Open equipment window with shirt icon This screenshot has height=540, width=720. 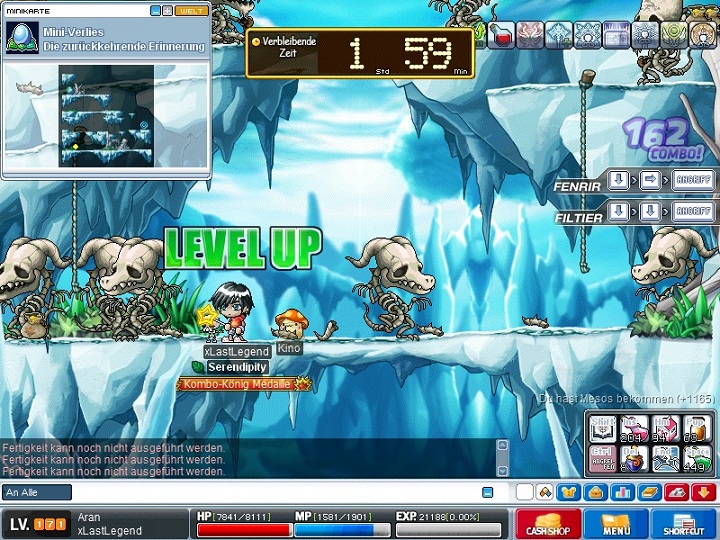coord(569,492)
